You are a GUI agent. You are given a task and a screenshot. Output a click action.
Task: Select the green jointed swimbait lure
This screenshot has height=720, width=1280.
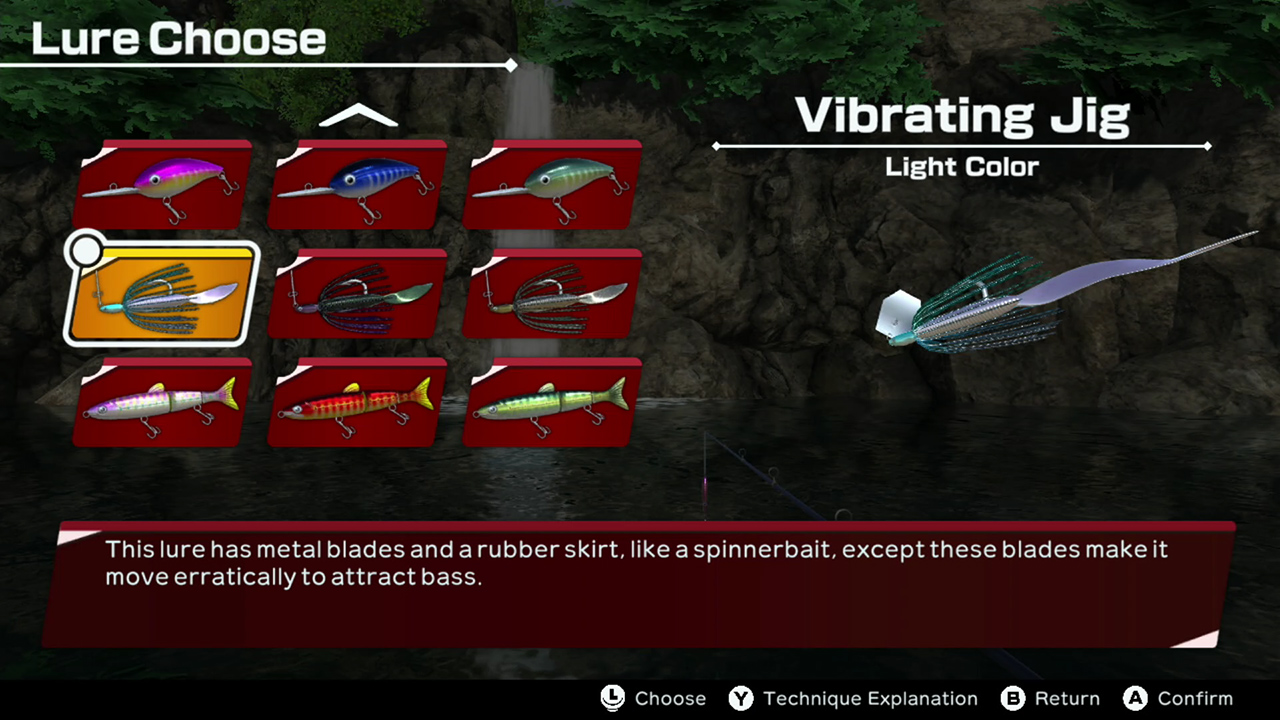pyautogui.click(x=551, y=400)
